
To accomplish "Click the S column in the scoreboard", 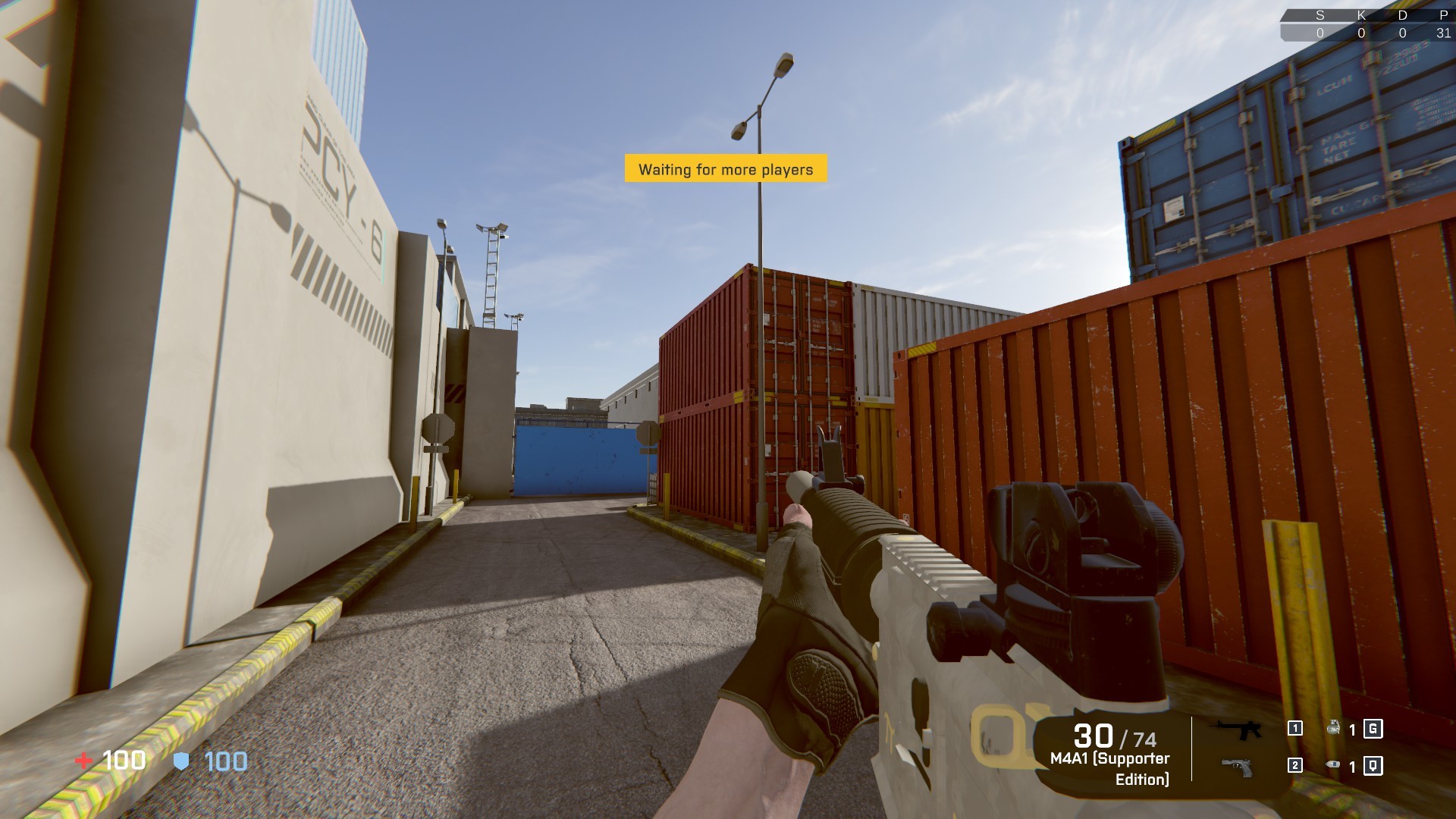I will click(x=1319, y=14).
